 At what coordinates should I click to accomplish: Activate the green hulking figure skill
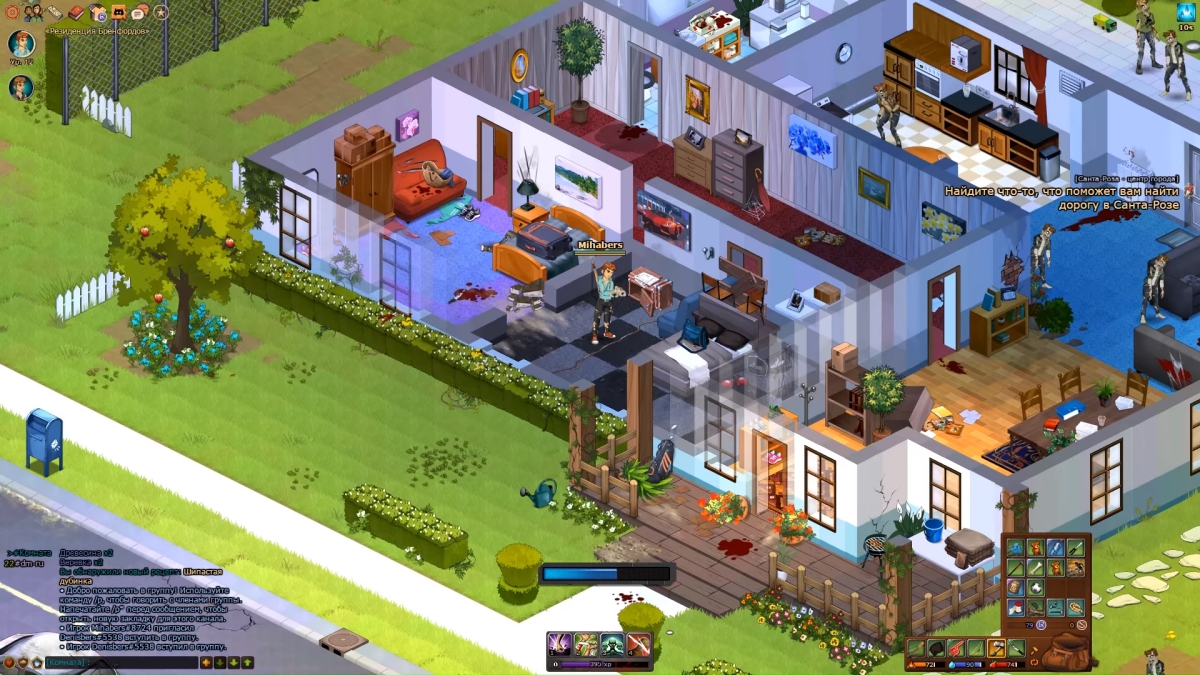point(612,645)
